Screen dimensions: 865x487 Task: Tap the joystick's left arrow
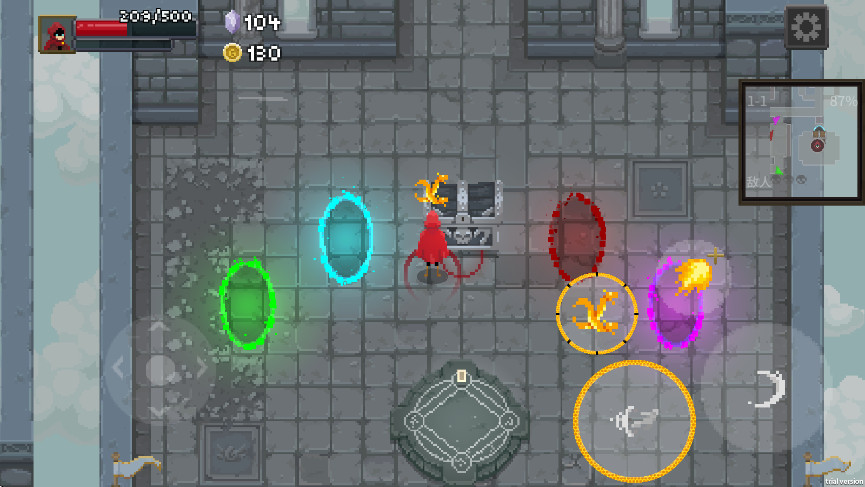tap(119, 369)
